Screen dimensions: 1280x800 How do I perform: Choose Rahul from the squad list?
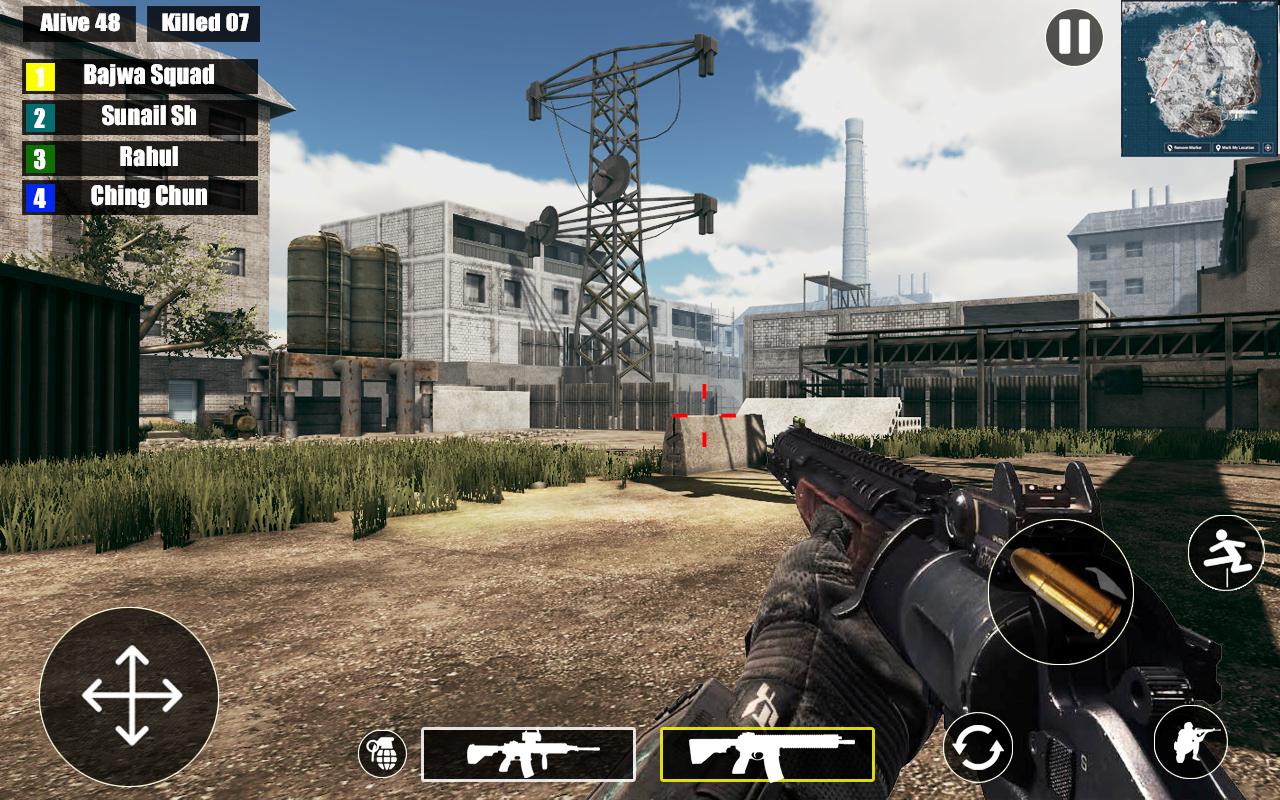[x=140, y=158]
